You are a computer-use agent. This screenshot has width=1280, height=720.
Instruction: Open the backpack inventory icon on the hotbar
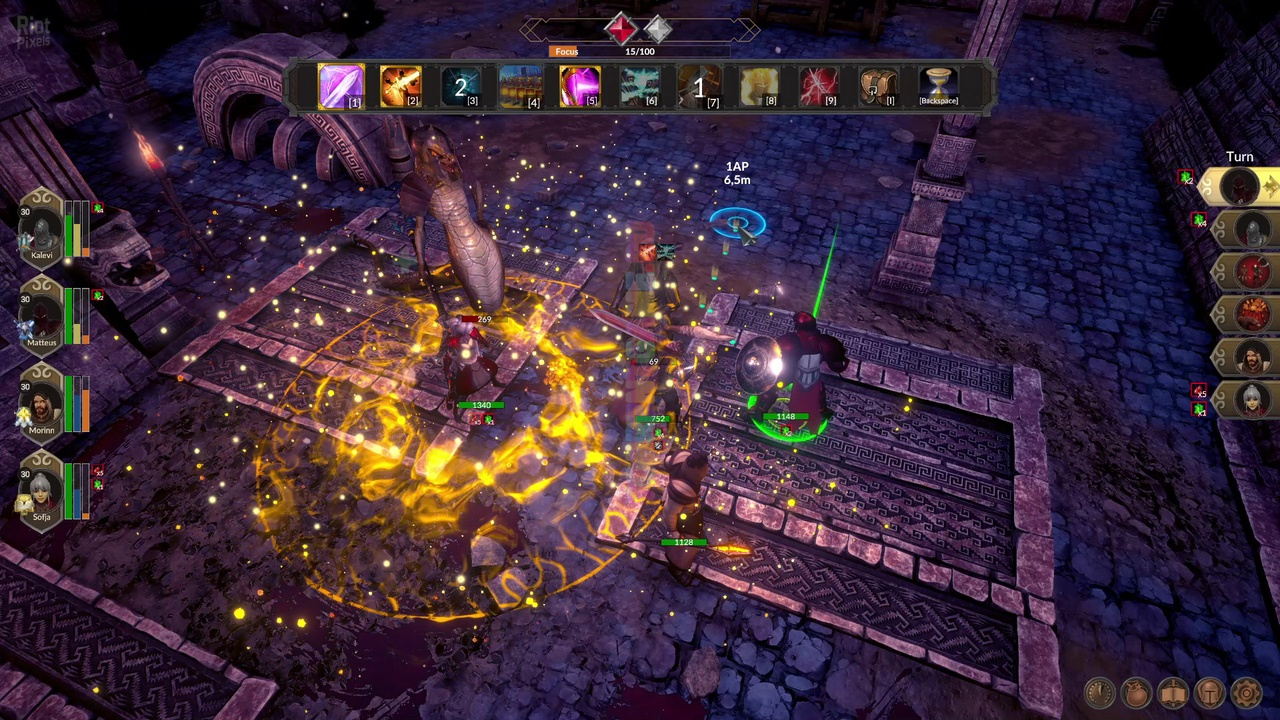878,85
